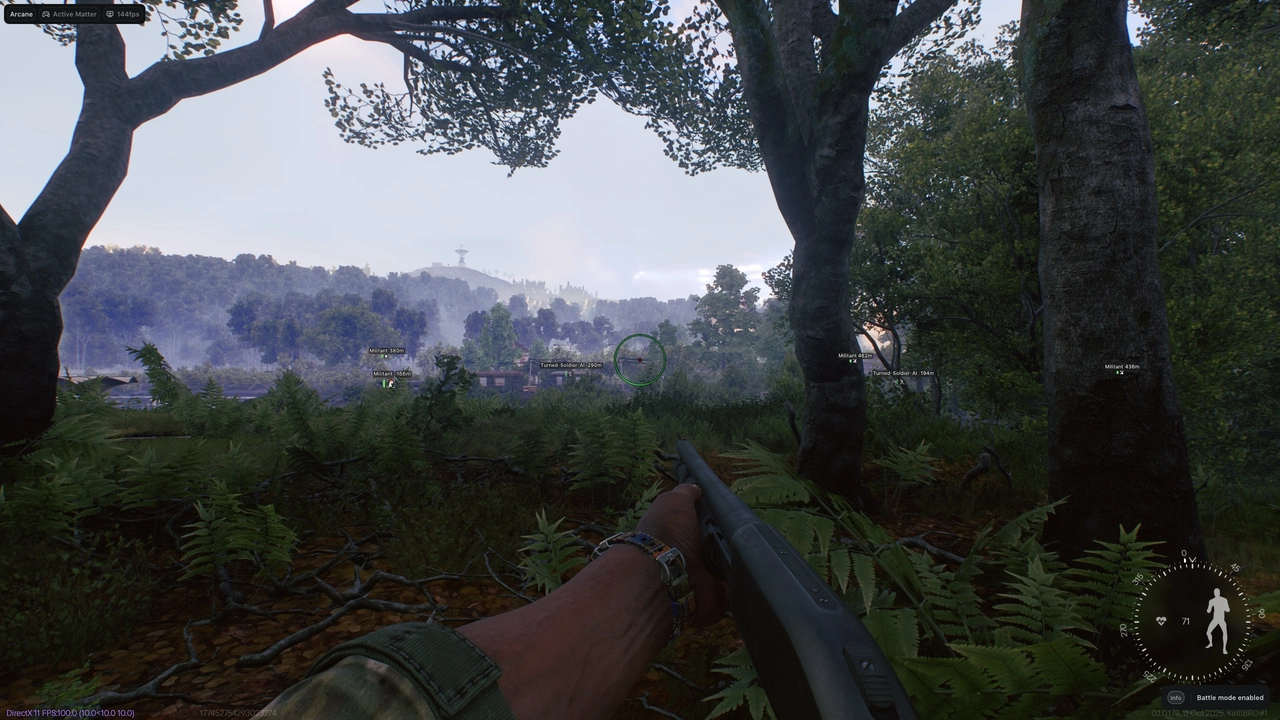The width and height of the screenshot is (1280, 720).
Task: Select the player stance figure in the compass
Action: coord(1218,618)
